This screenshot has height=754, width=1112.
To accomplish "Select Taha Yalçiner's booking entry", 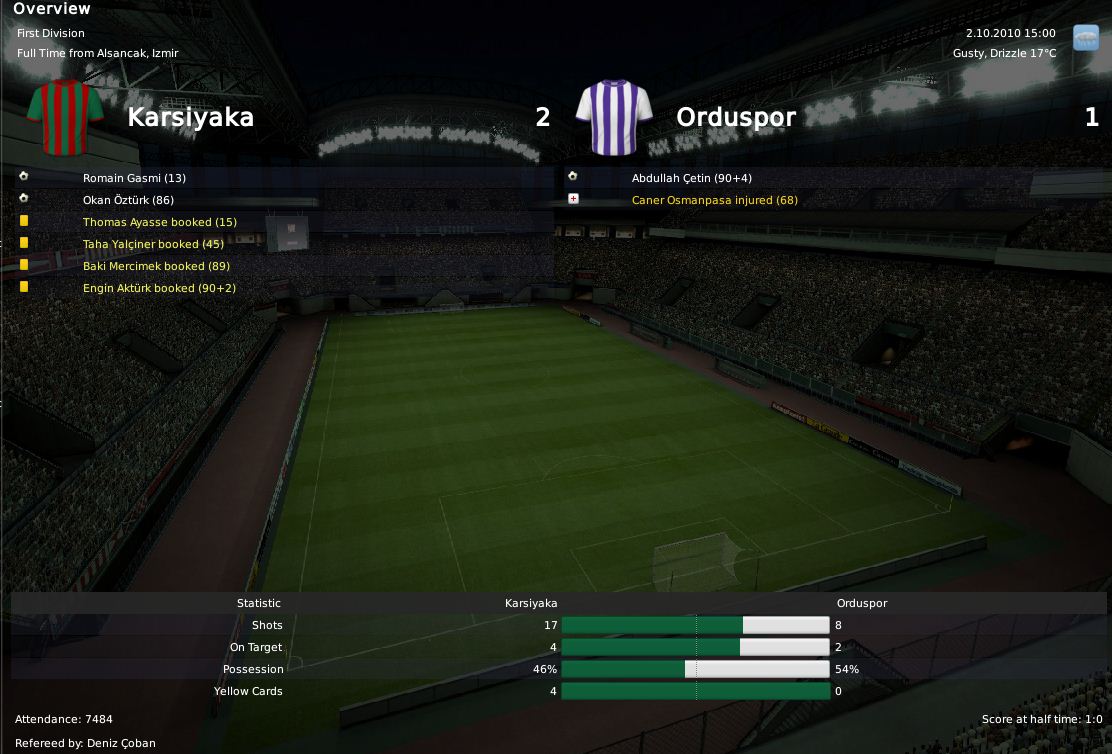I will (x=153, y=244).
